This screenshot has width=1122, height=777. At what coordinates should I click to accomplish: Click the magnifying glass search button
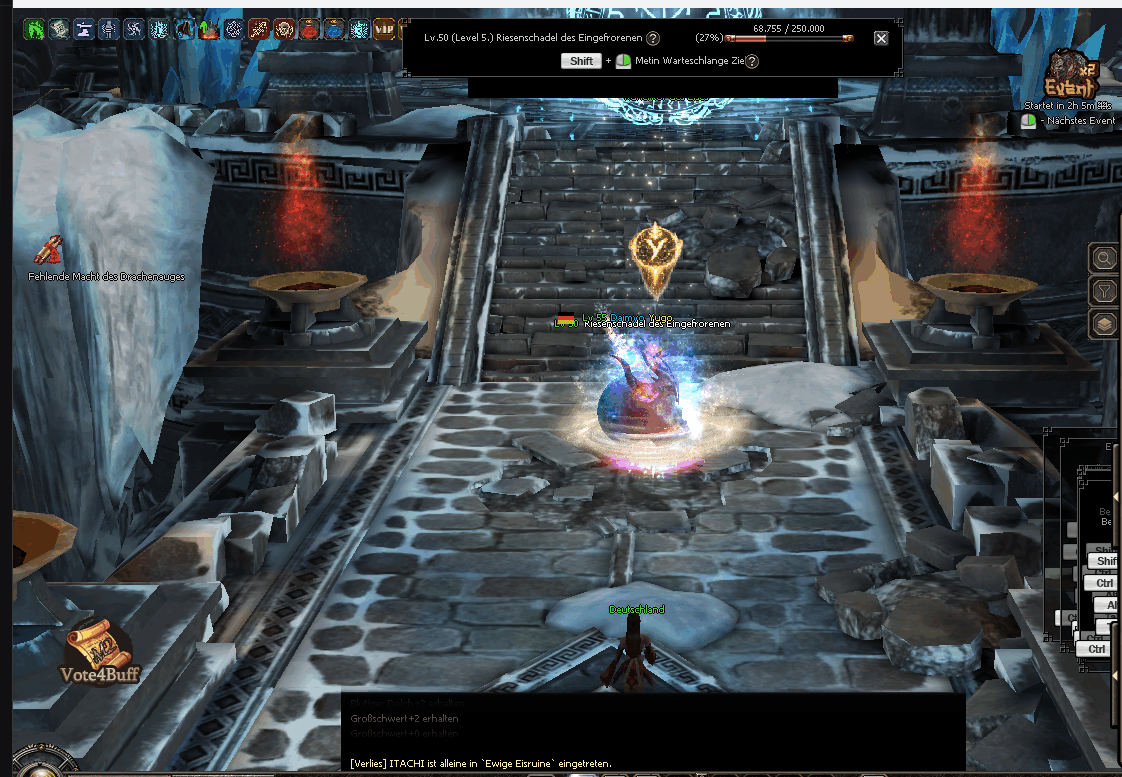pyautogui.click(x=1104, y=259)
